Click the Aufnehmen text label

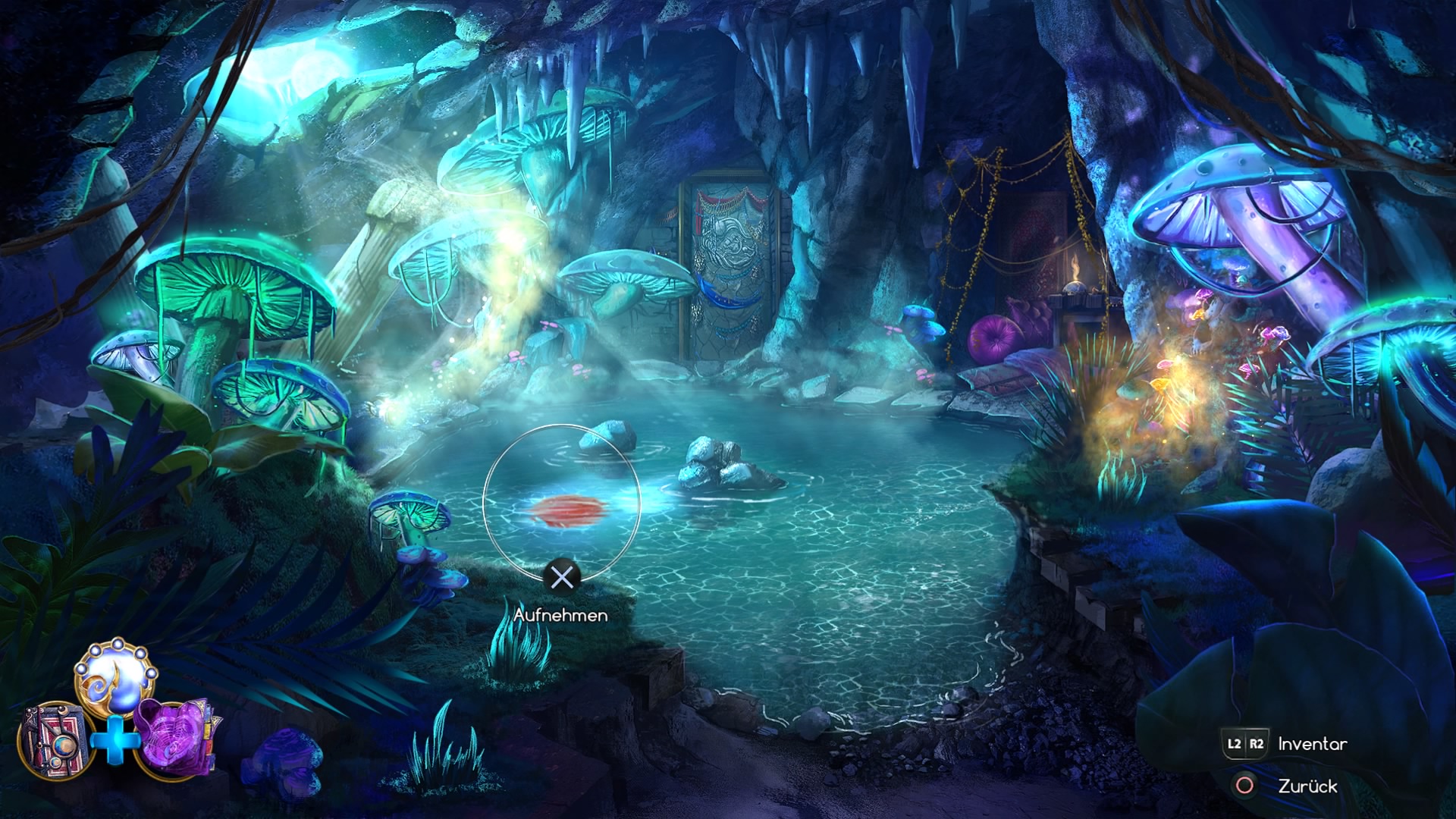[x=562, y=616]
